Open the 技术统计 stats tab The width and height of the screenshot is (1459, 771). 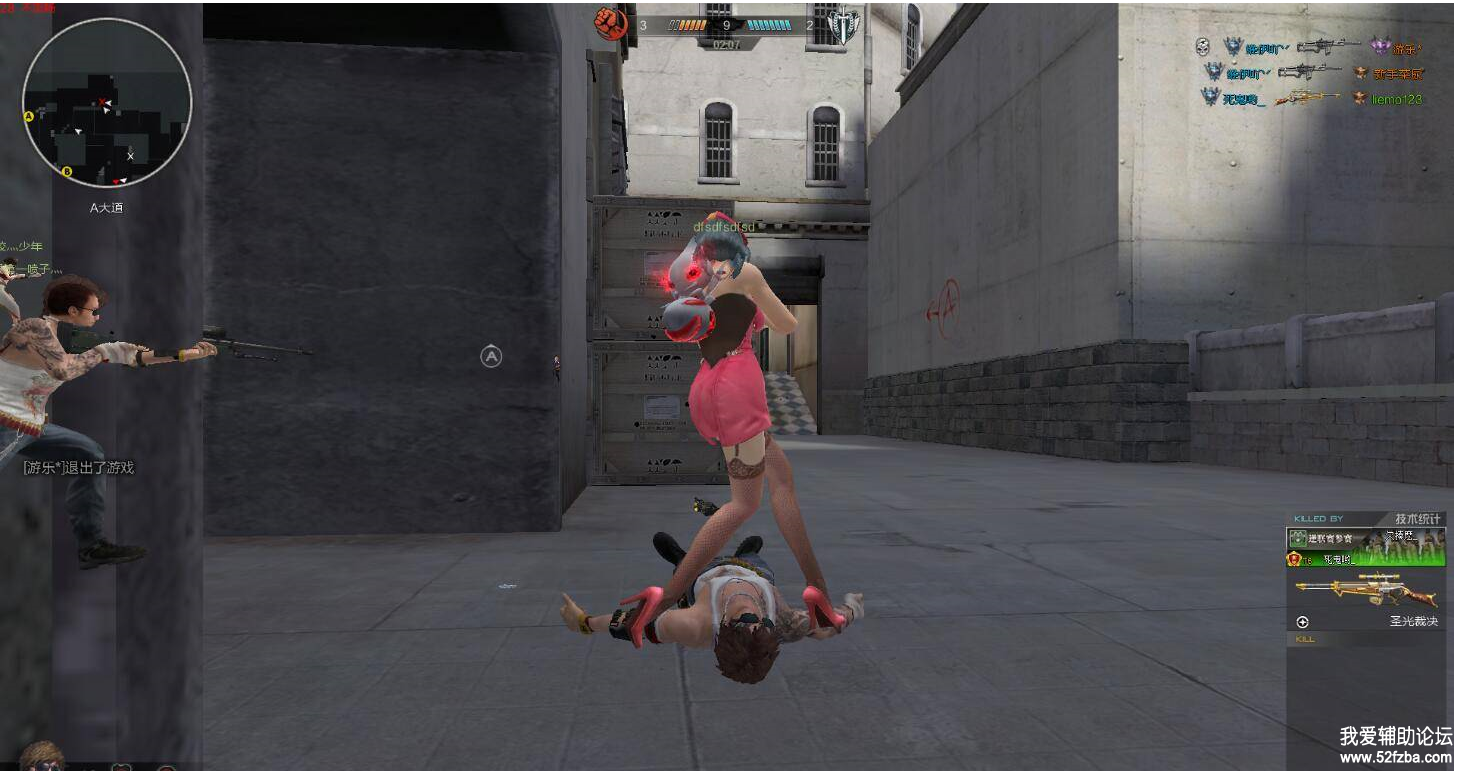[1418, 519]
